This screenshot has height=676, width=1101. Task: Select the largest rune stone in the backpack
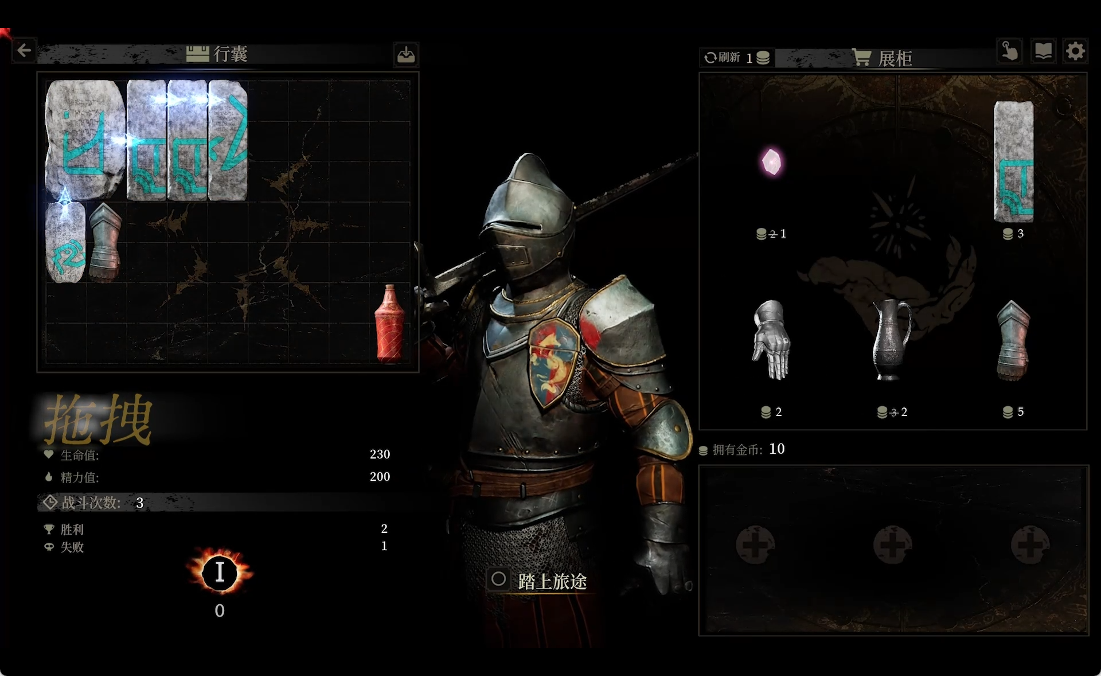point(84,139)
